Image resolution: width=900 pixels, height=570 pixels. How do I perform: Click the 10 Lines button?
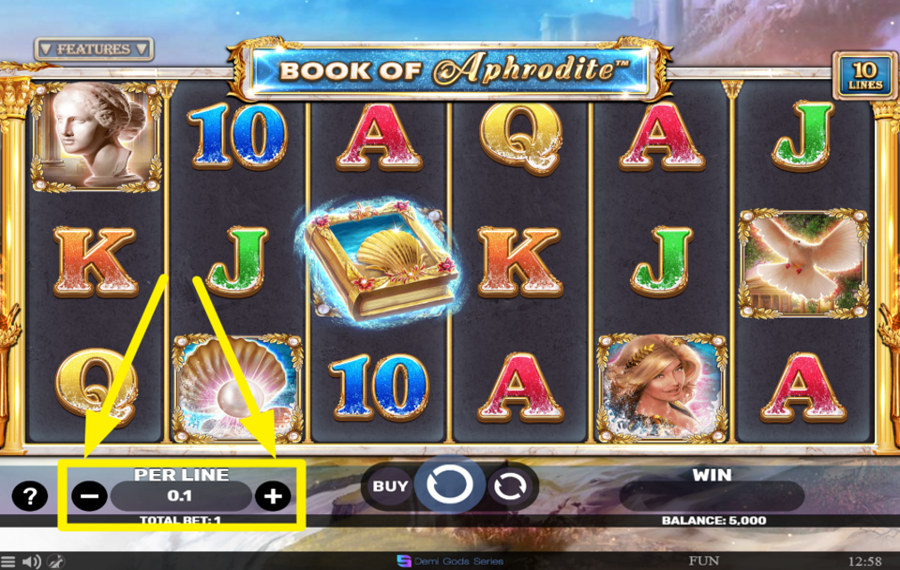point(864,76)
